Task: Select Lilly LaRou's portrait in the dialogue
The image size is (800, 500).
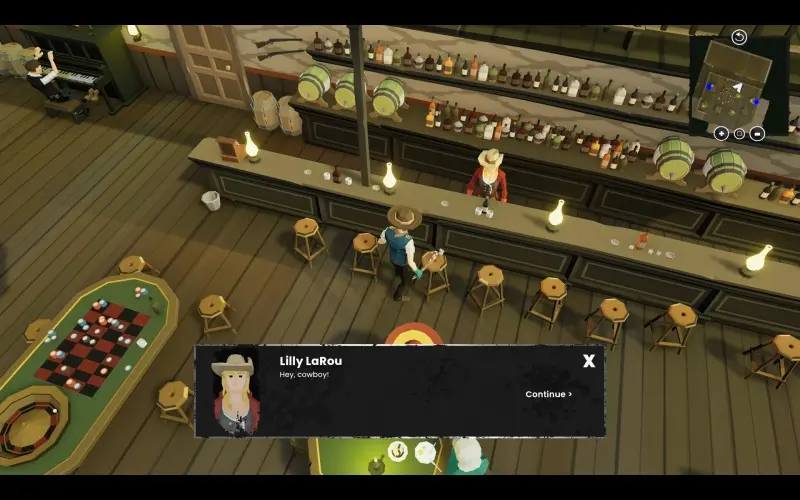Action: click(236, 392)
